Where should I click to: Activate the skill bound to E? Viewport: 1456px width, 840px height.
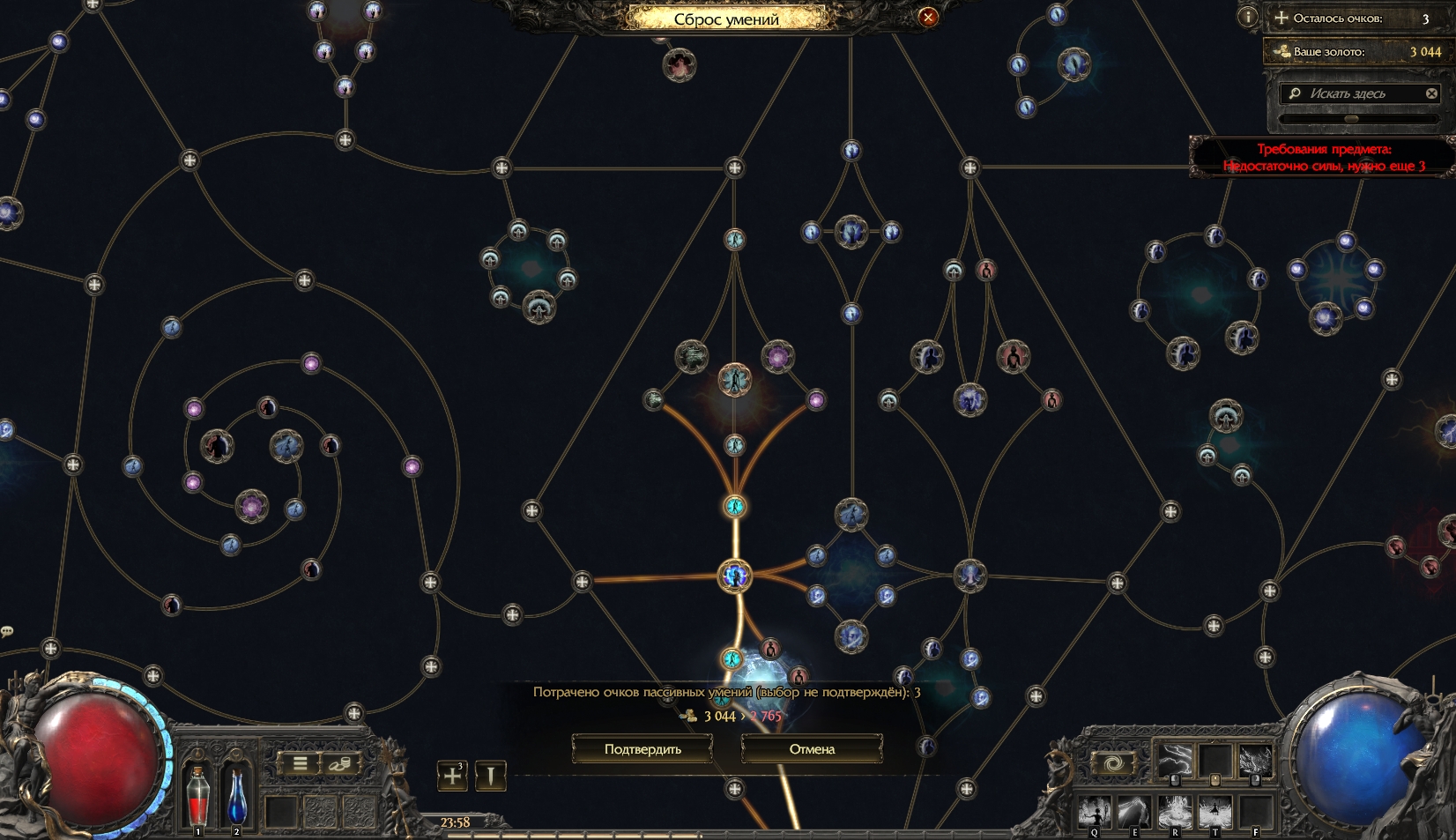click(1135, 811)
